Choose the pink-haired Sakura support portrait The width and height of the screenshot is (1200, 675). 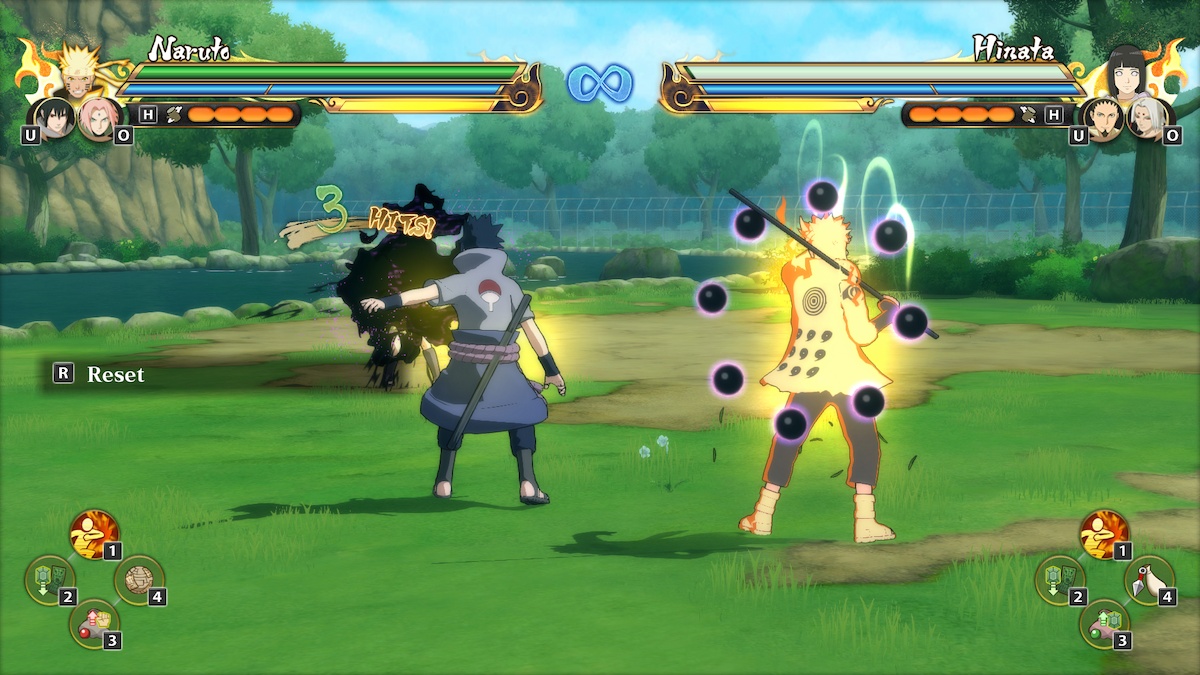pyautogui.click(x=99, y=118)
